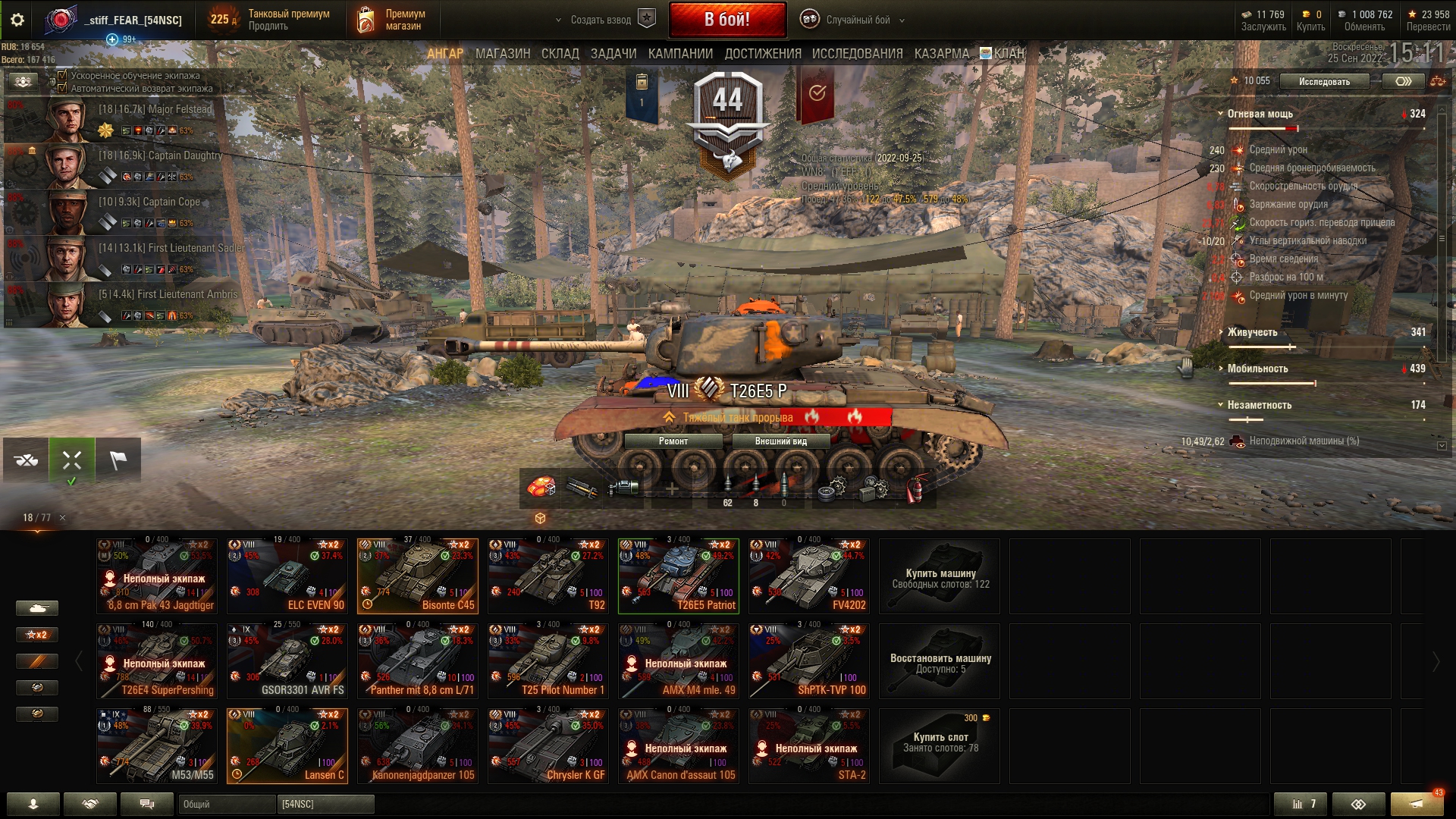1456x819 pixels.
Task: Start the battle with the В бой! button
Action: 726,20
